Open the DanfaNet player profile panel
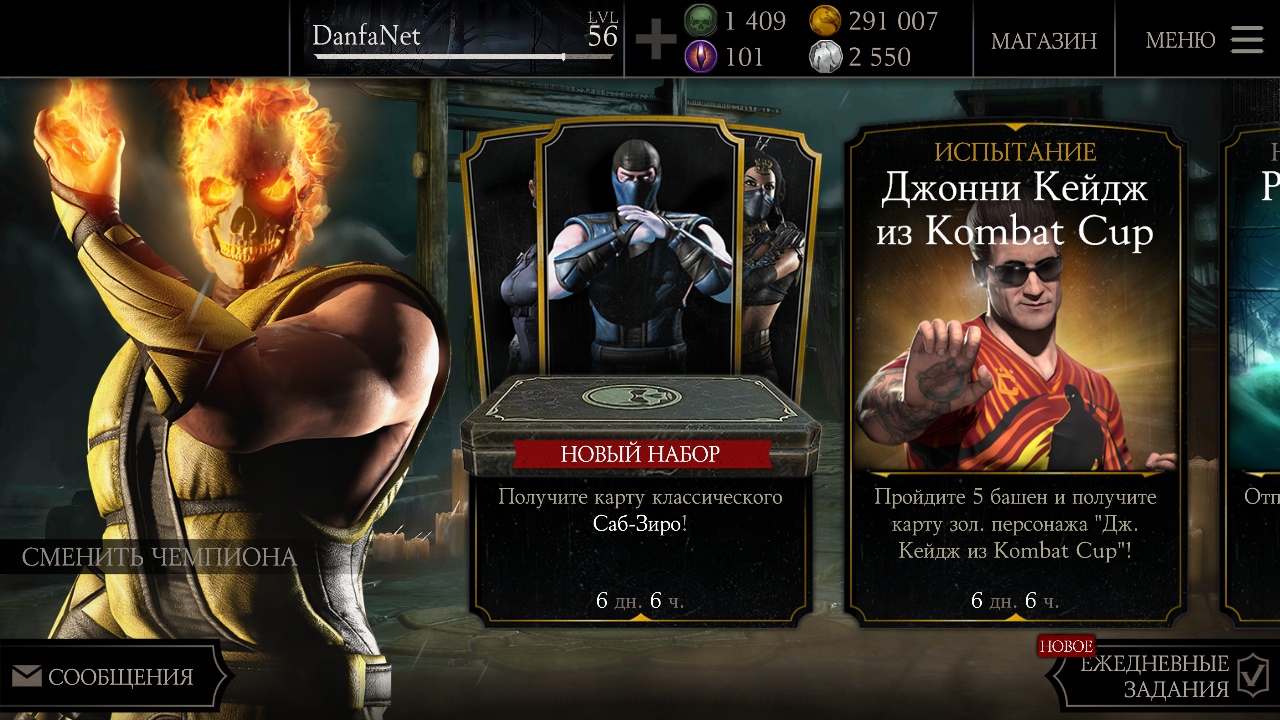This screenshot has height=720, width=1280. [462, 40]
